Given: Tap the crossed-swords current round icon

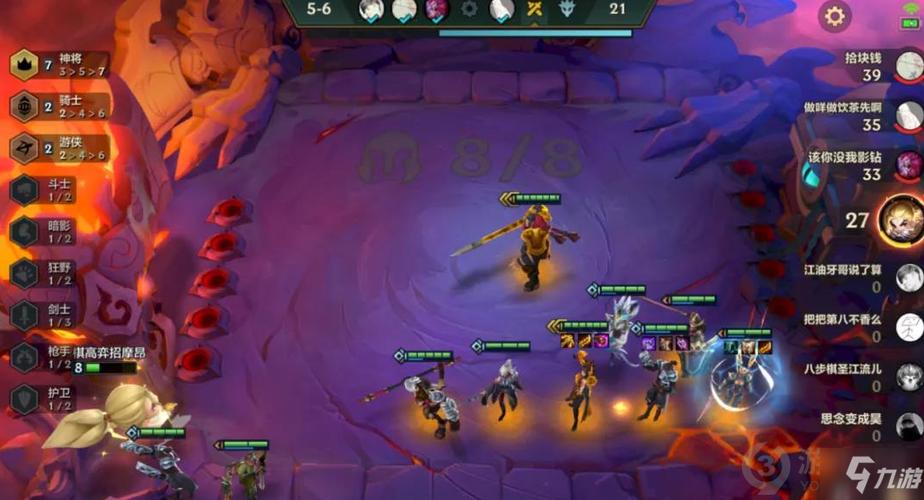Looking at the screenshot, I should [535, 10].
